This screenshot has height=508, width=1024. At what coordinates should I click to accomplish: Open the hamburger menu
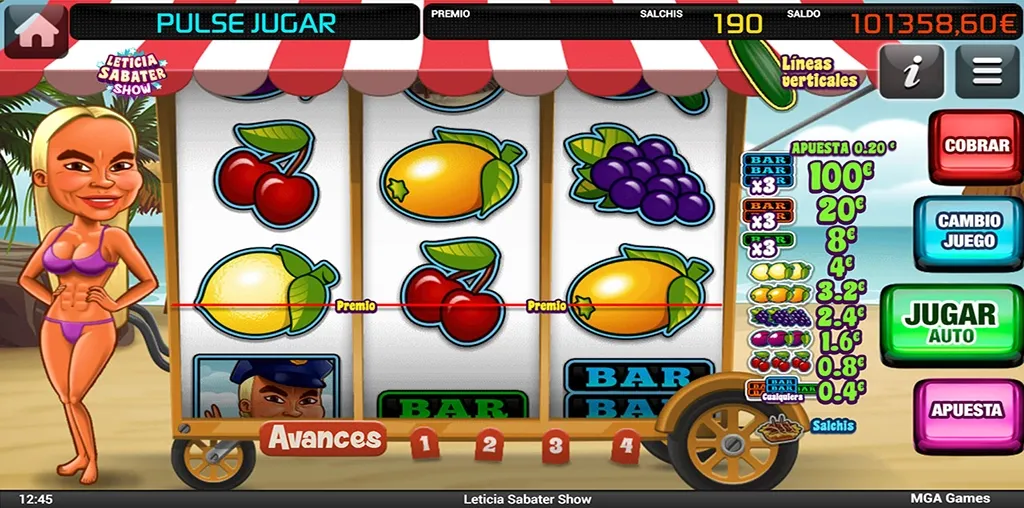pyautogui.click(x=986, y=72)
